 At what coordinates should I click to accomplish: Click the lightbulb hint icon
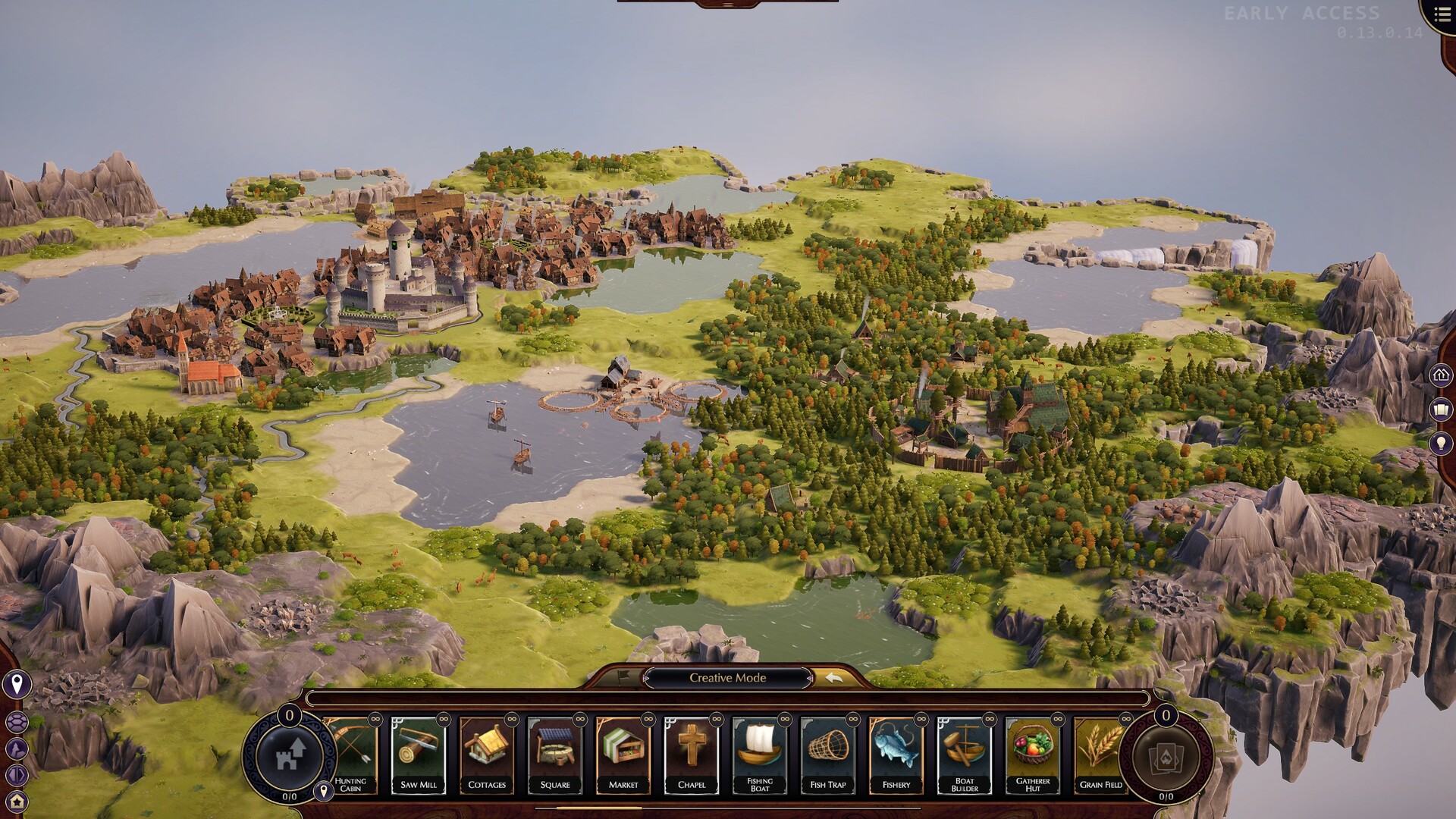tap(1442, 444)
